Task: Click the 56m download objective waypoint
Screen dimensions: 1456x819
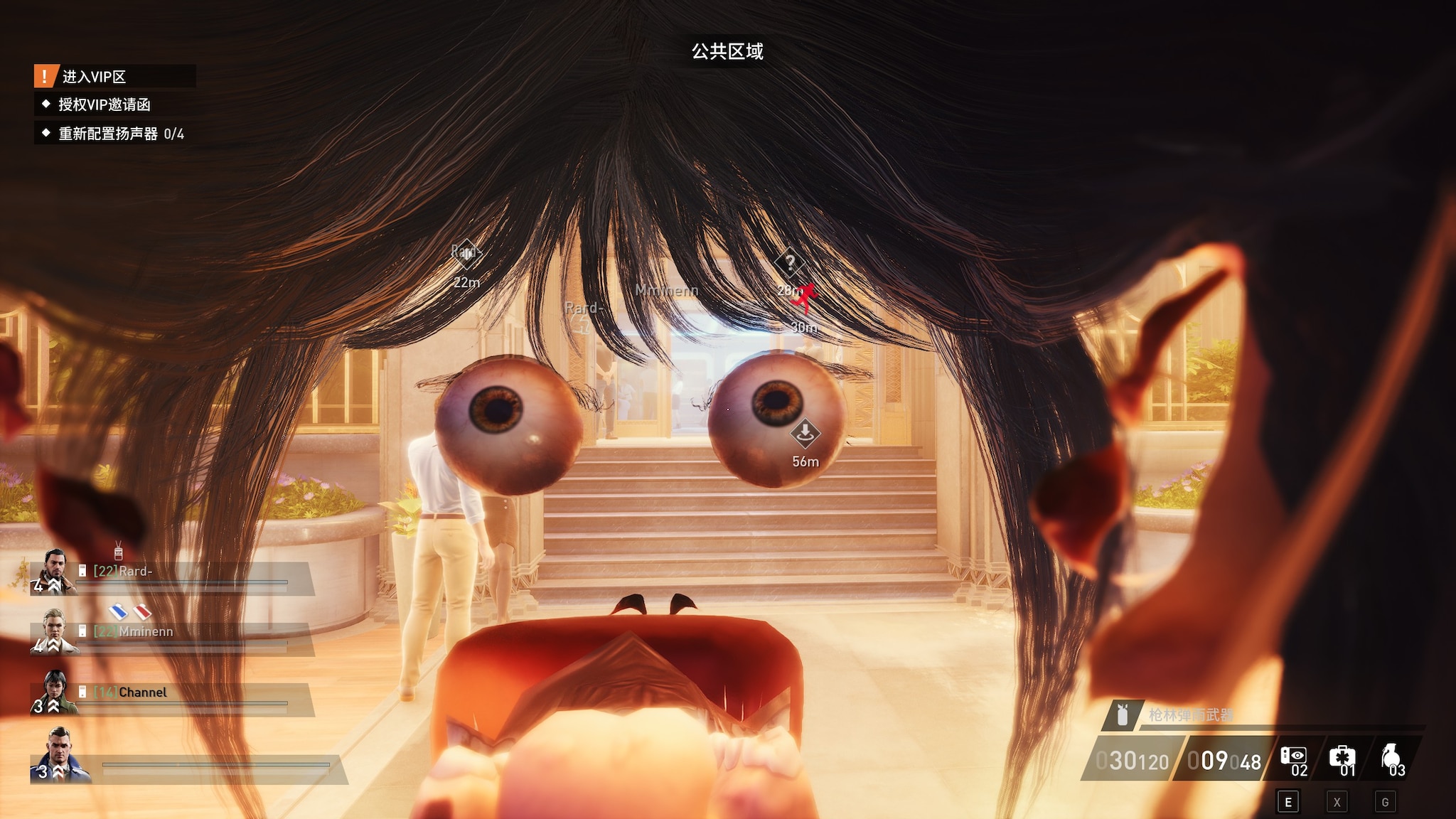Action: 805,432
